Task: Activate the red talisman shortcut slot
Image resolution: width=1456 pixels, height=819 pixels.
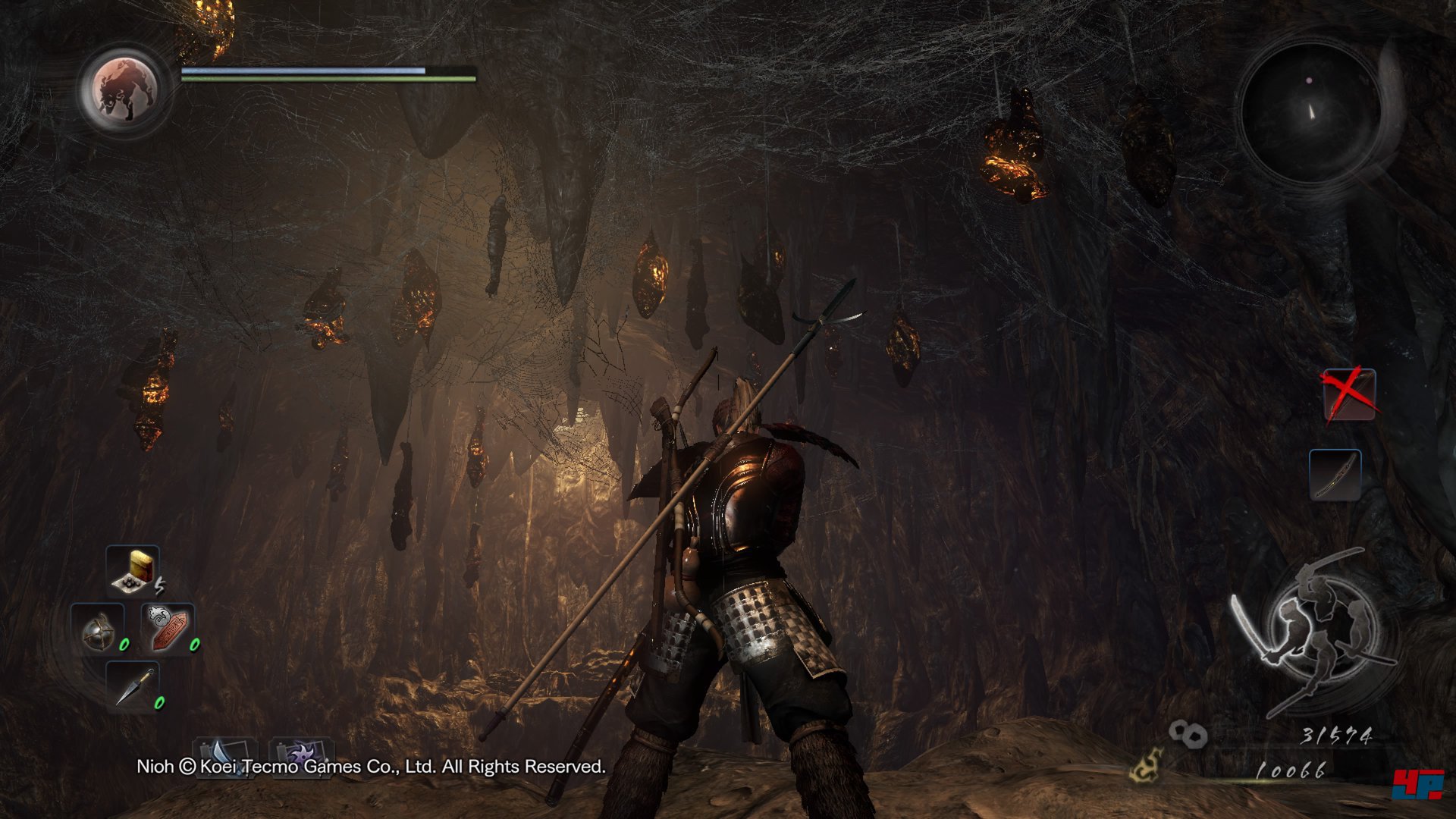Action: (x=168, y=629)
